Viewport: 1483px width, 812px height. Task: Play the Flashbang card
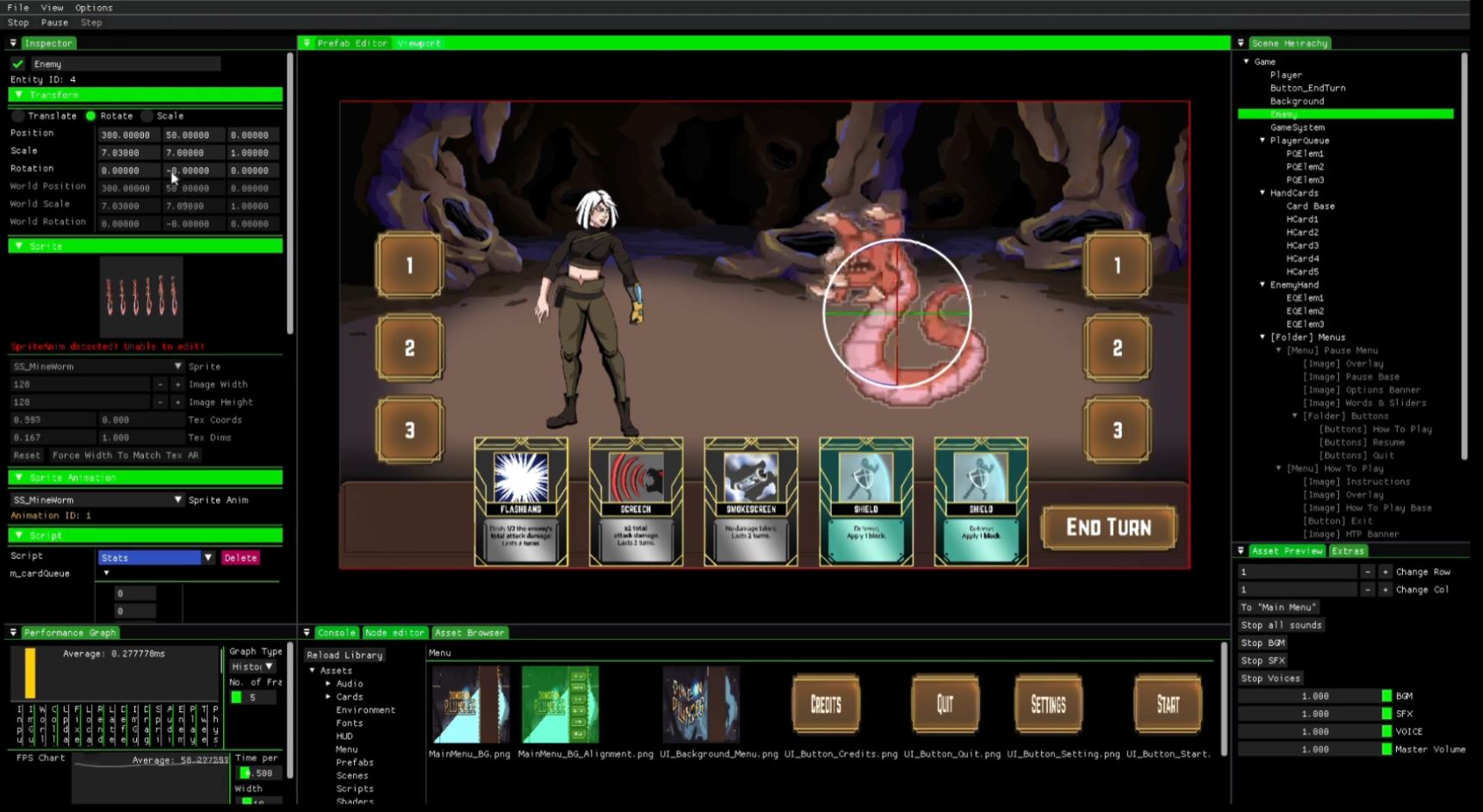tap(520, 501)
